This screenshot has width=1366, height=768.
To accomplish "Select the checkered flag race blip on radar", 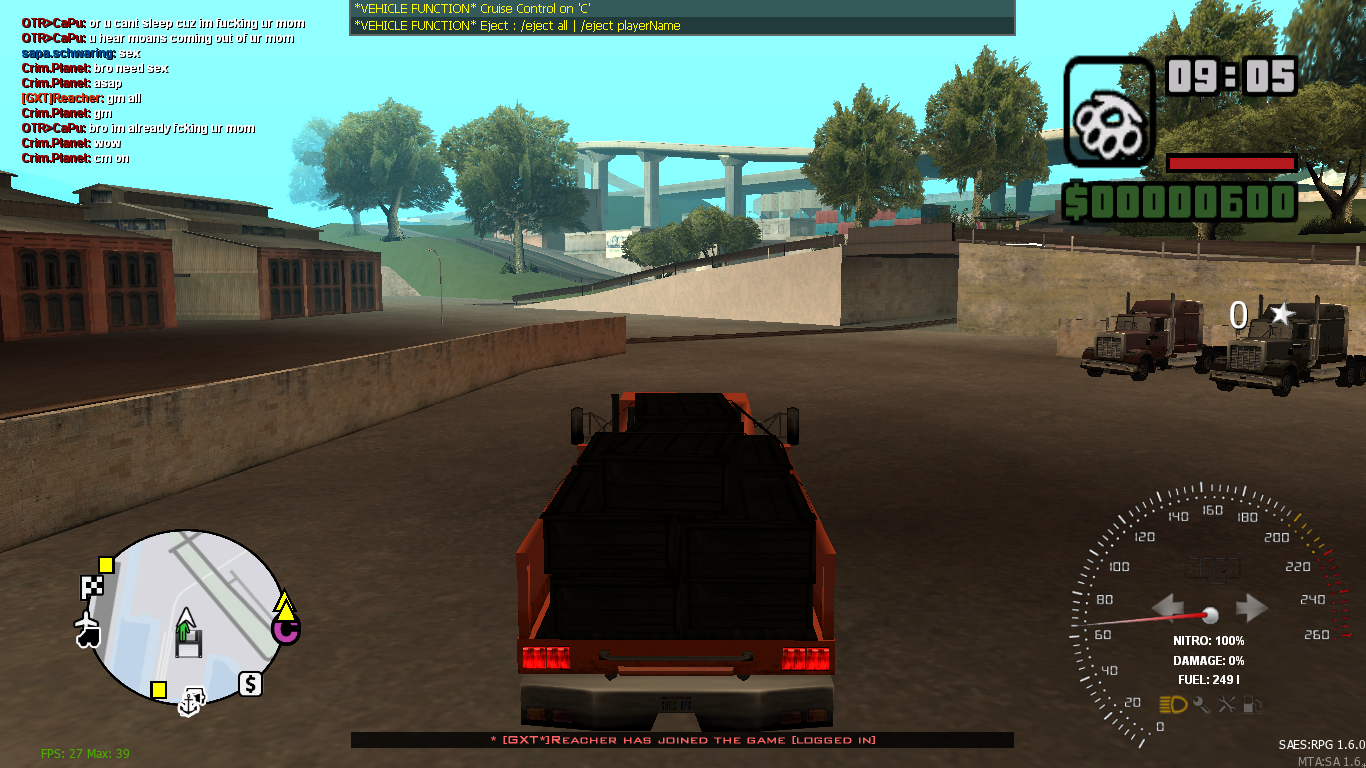I will pos(92,586).
